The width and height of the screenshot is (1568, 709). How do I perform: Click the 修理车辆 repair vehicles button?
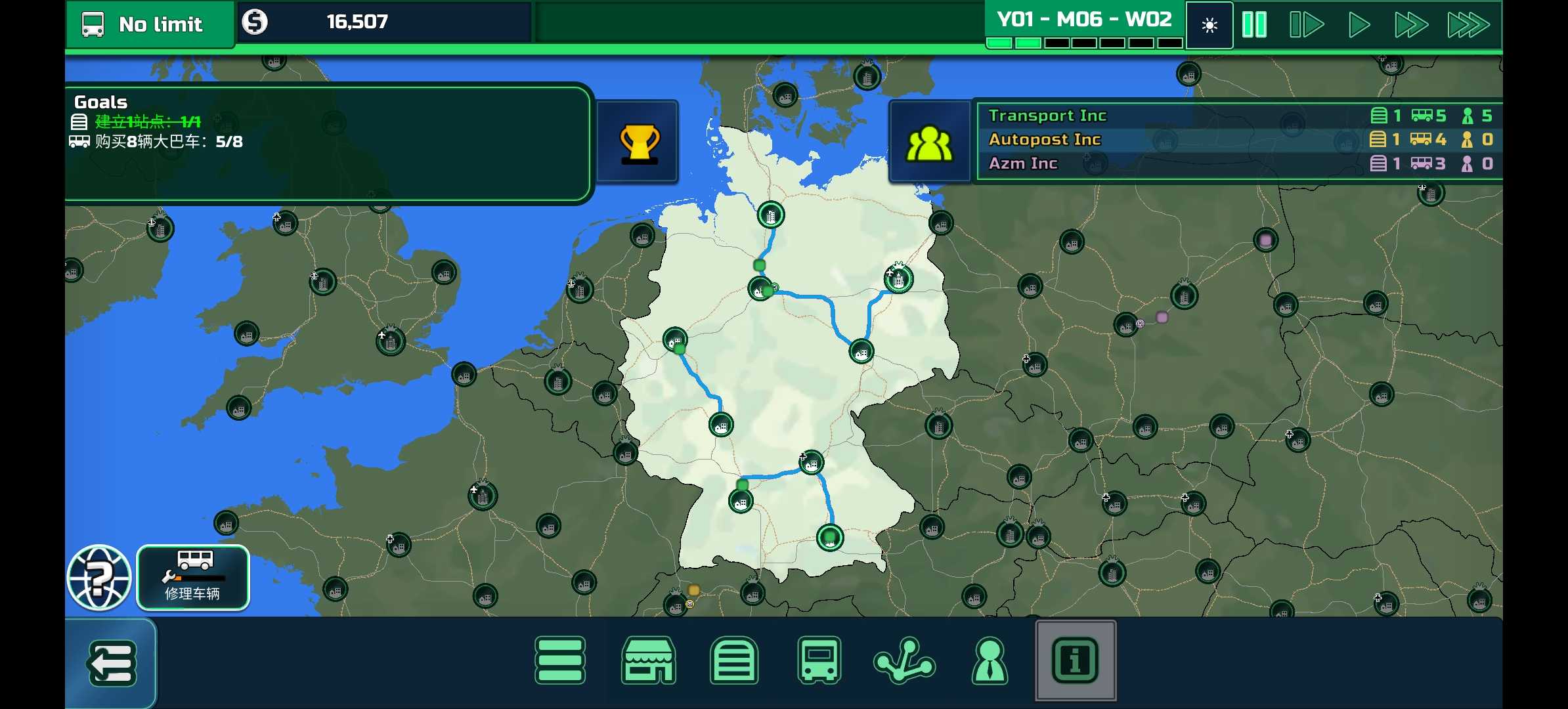coord(193,578)
